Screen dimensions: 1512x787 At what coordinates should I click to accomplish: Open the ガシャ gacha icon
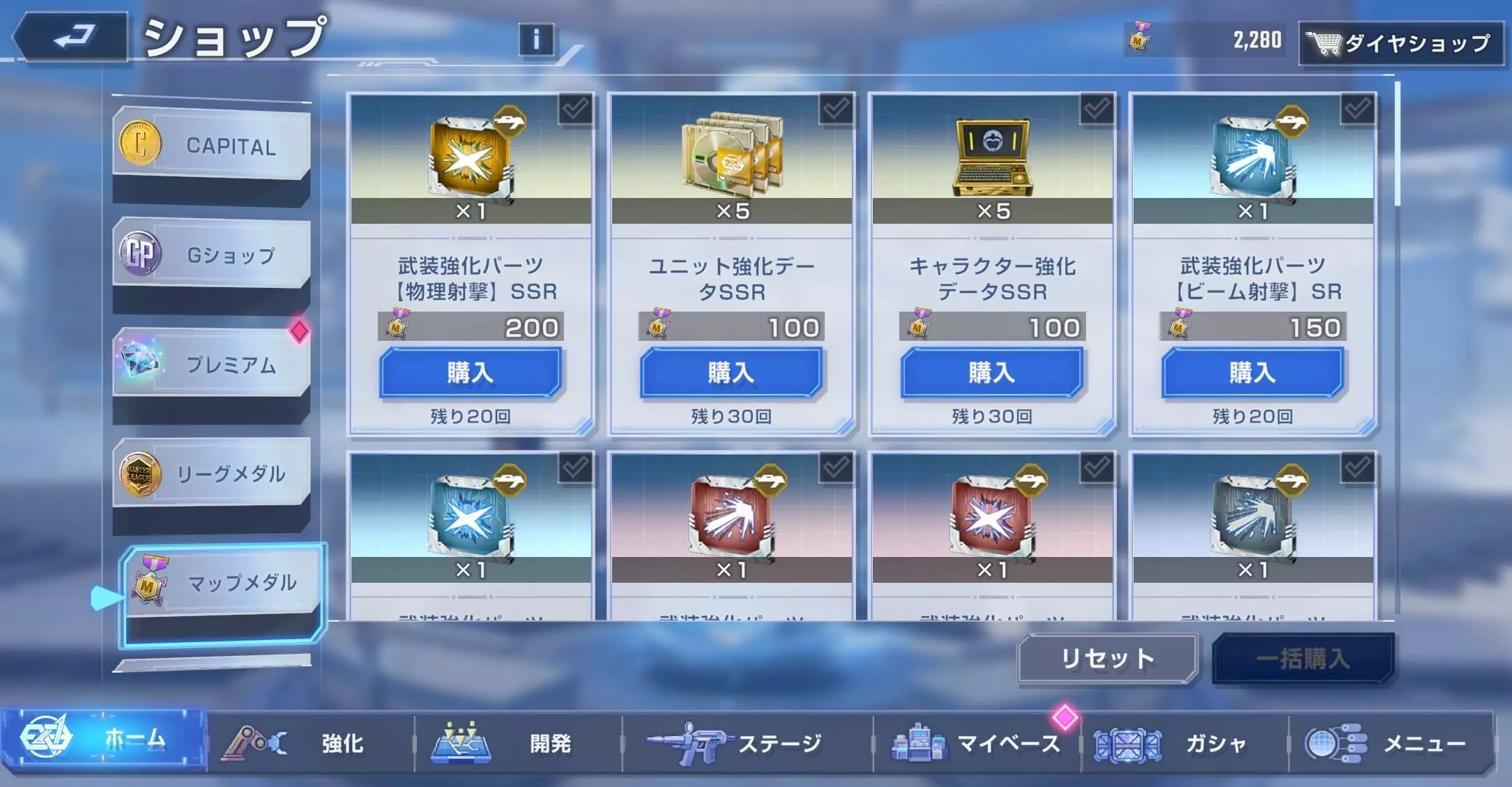(x=1129, y=744)
